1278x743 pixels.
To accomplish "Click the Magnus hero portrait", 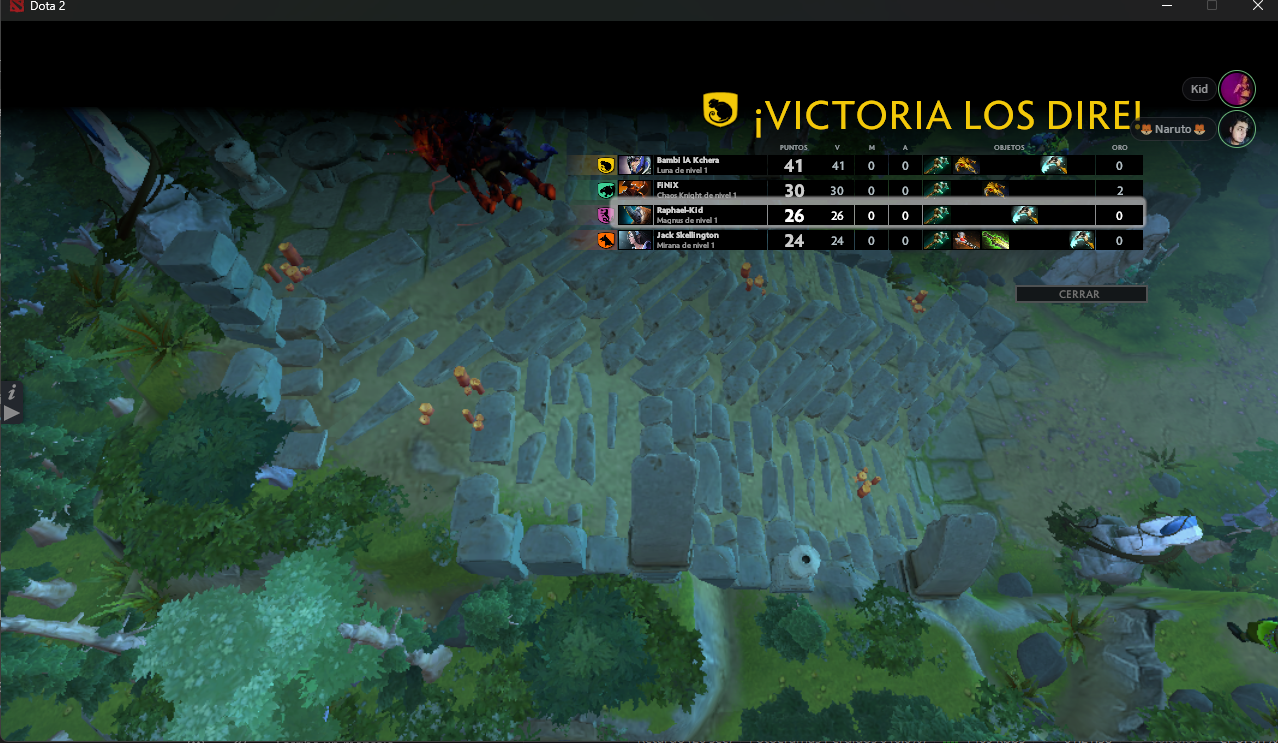I will pyautogui.click(x=634, y=215).
